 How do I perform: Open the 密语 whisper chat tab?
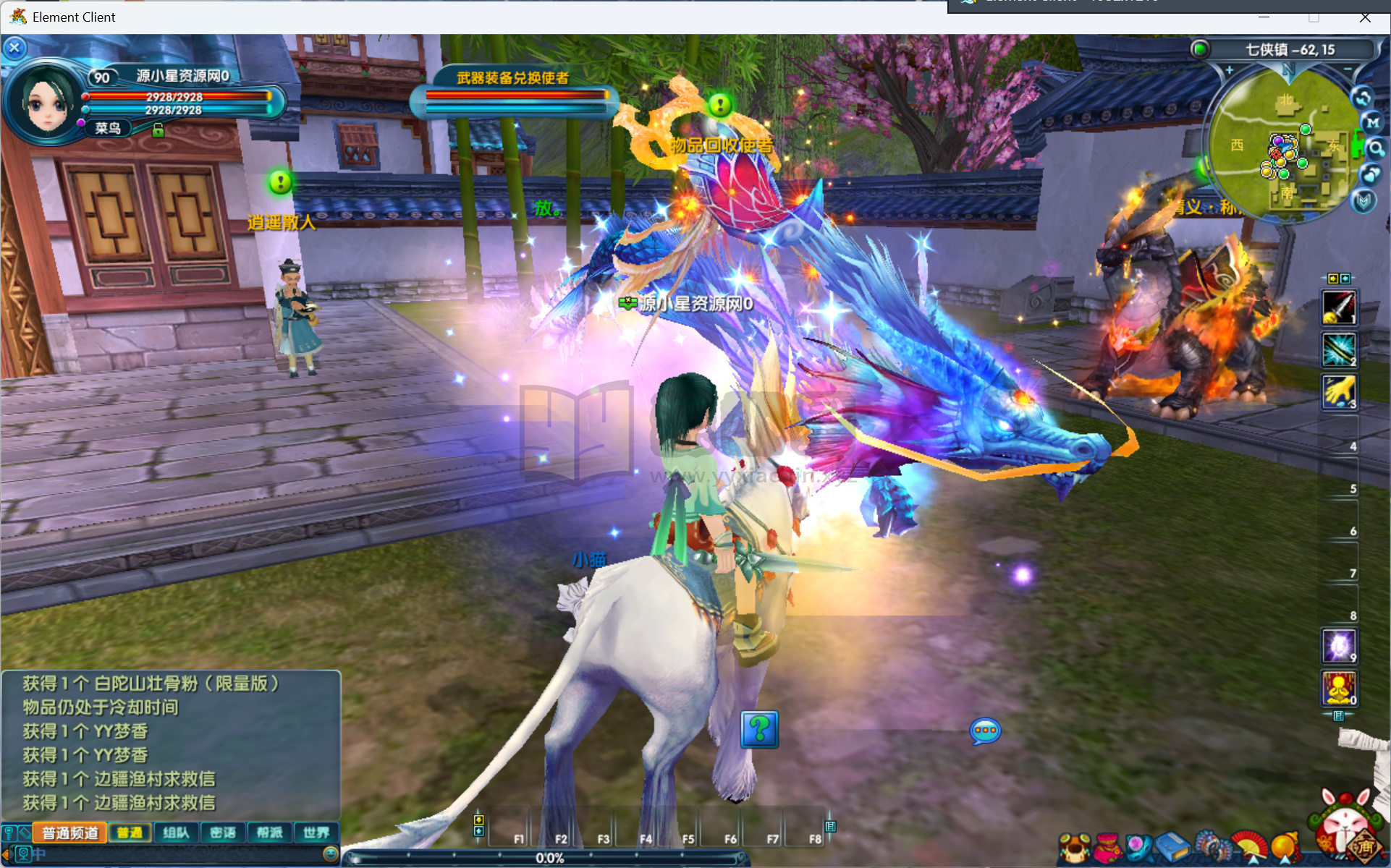(x=223, y=833)
